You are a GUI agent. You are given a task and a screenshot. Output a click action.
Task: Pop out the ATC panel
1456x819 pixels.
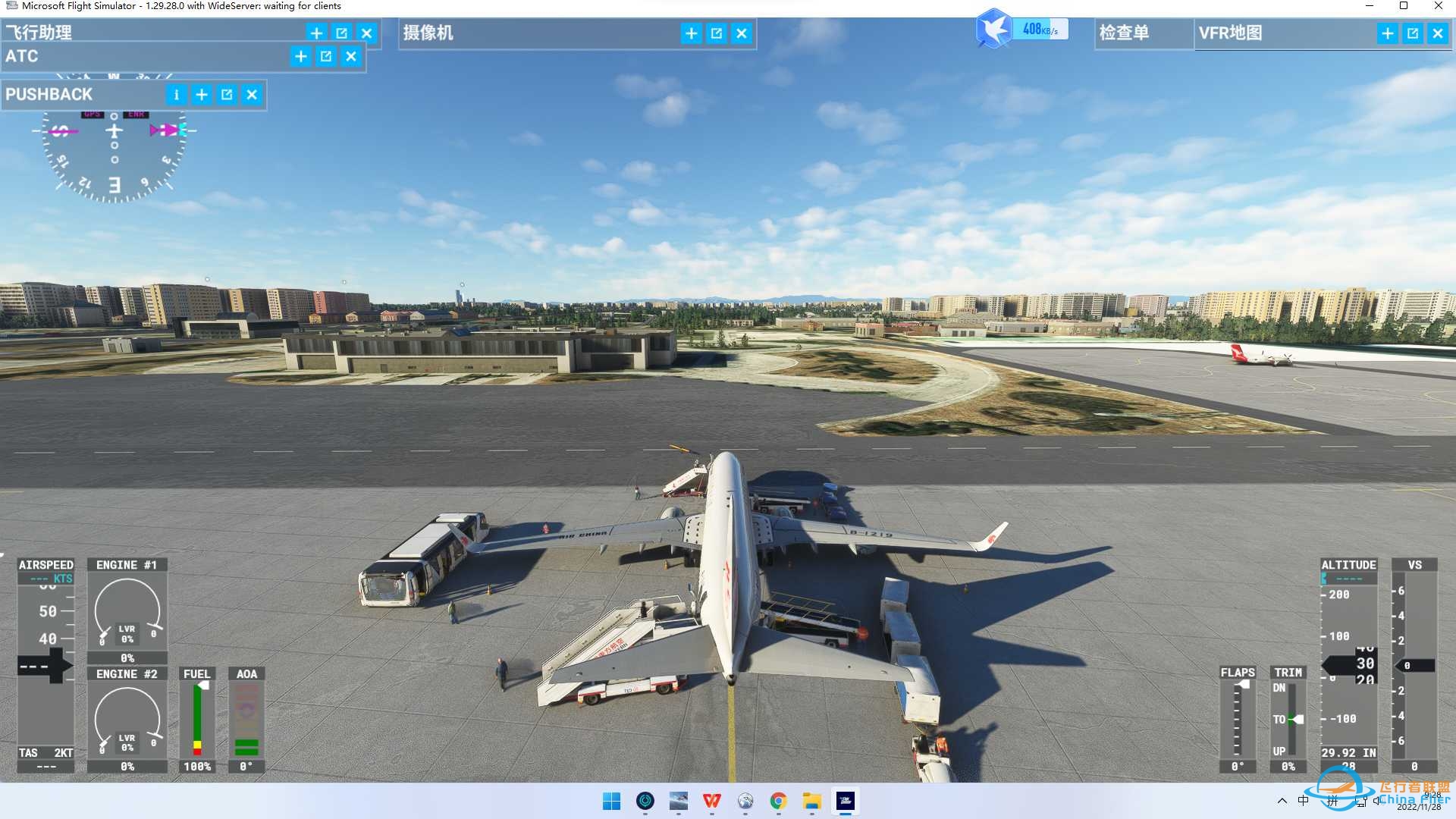[325, 56]
